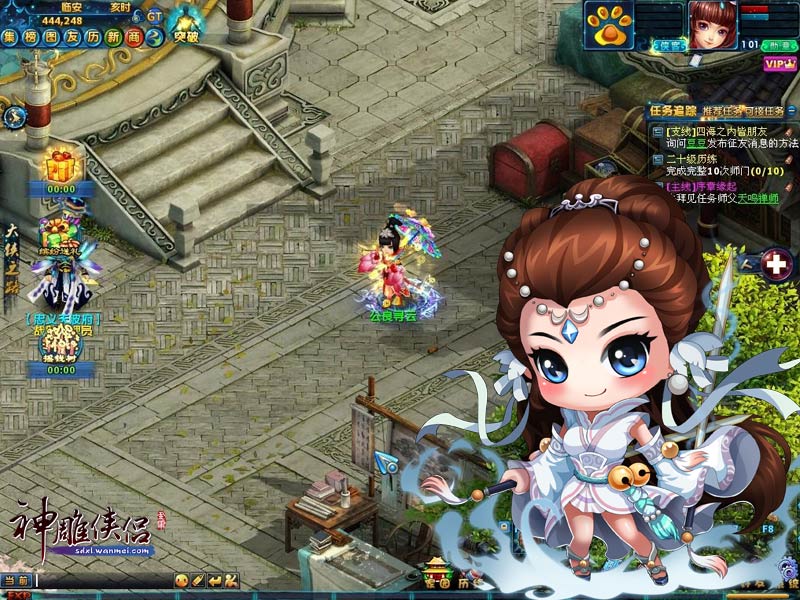
Task: Open the chat emoticon picker
Action: 182,580
